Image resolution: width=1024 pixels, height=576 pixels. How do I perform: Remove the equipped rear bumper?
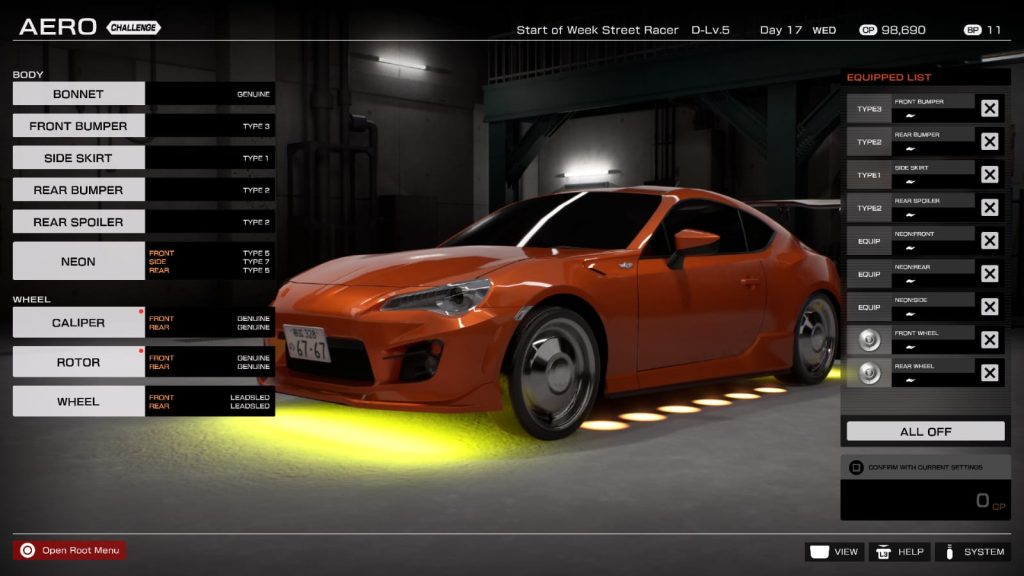tap(989, 141)
